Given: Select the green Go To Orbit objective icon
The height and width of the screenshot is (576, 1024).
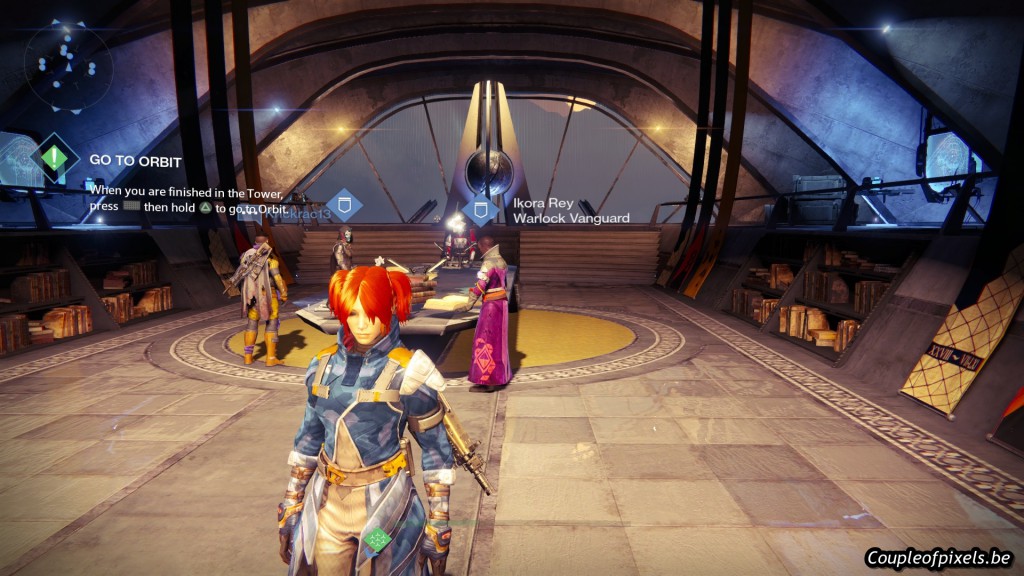Looking at the screenshot, I should tap(55, 158).
